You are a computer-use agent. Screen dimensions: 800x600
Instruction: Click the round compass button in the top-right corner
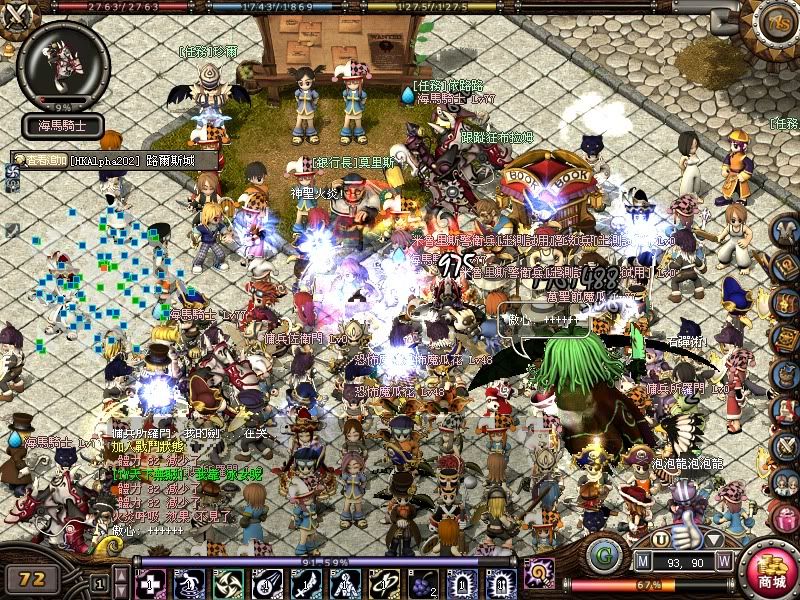coord(778,21)
